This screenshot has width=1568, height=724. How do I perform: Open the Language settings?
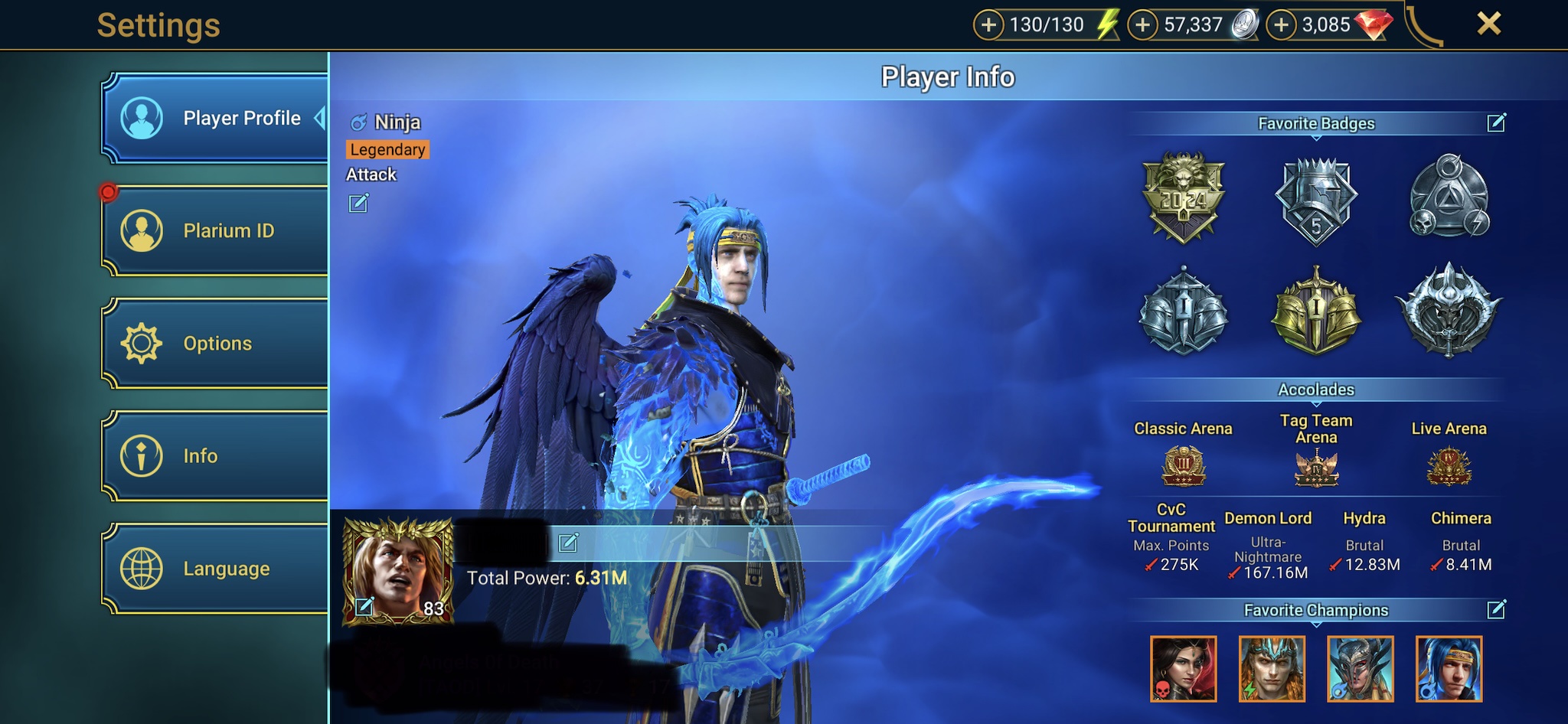coord(216,569)
